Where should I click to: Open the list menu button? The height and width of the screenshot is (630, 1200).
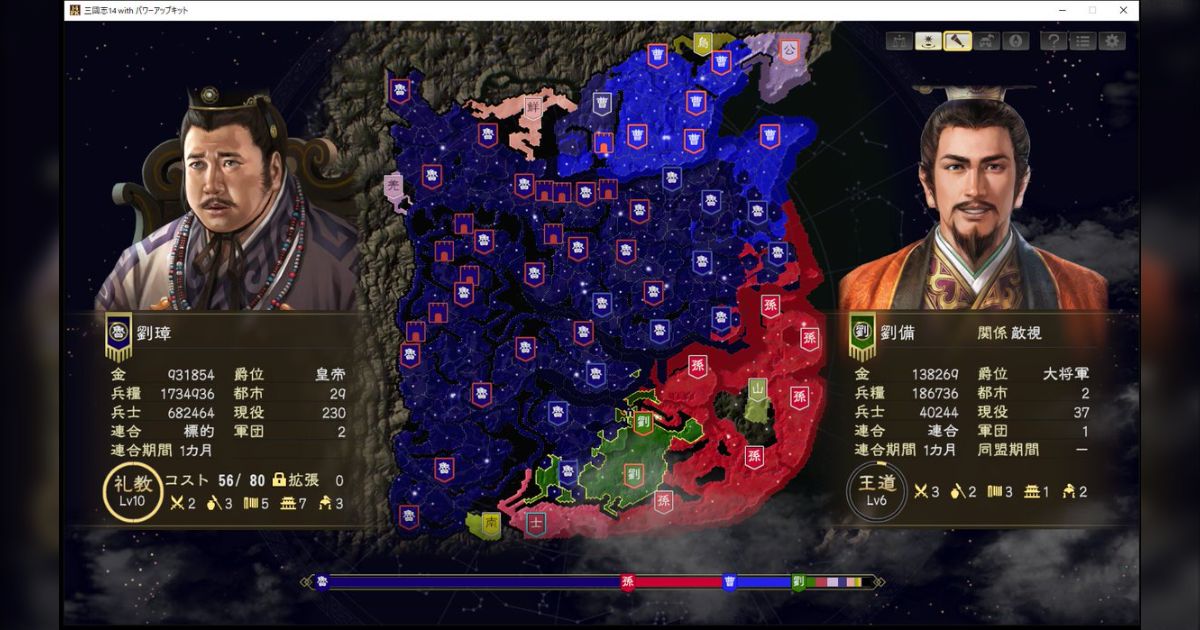[x=1082, y=42]
